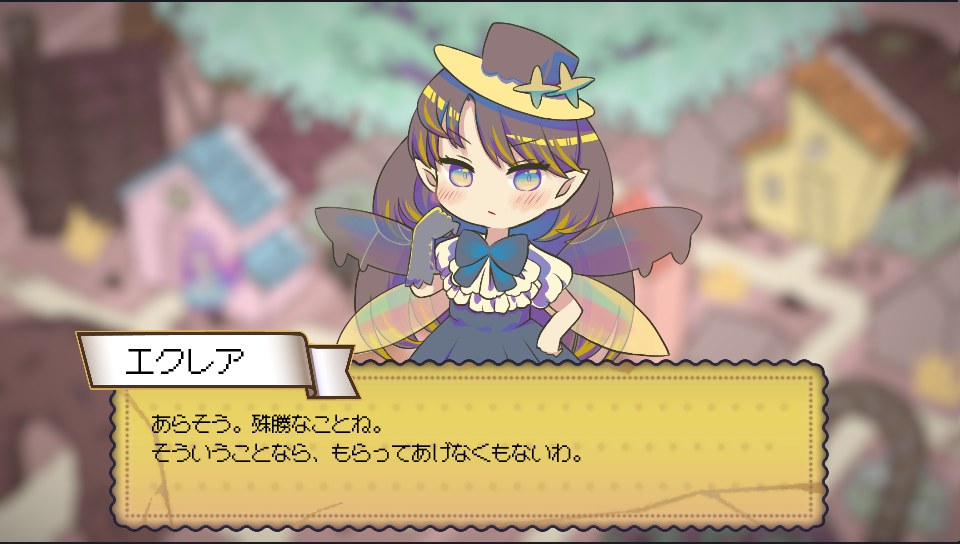
Task: Click the yellow dialogue box to continue
Action: tap(468, 450)
